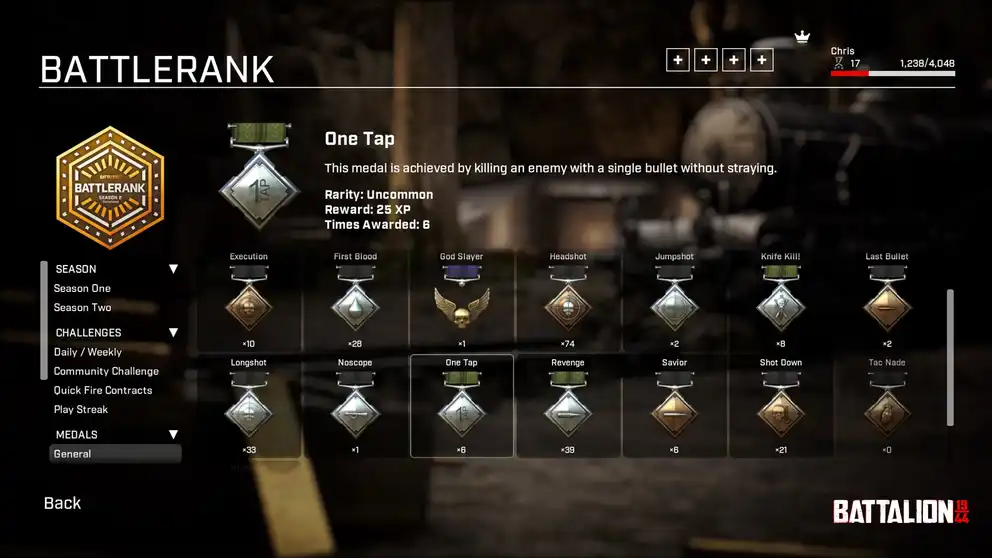Open Quick Fire Contracts
992x558 pixels.
point(103,390)
